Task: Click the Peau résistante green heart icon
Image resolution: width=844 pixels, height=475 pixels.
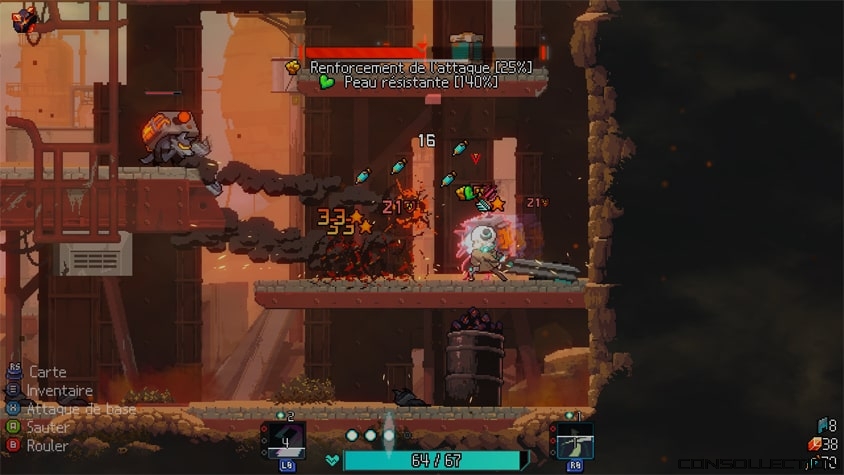Action: pos(327,82)
